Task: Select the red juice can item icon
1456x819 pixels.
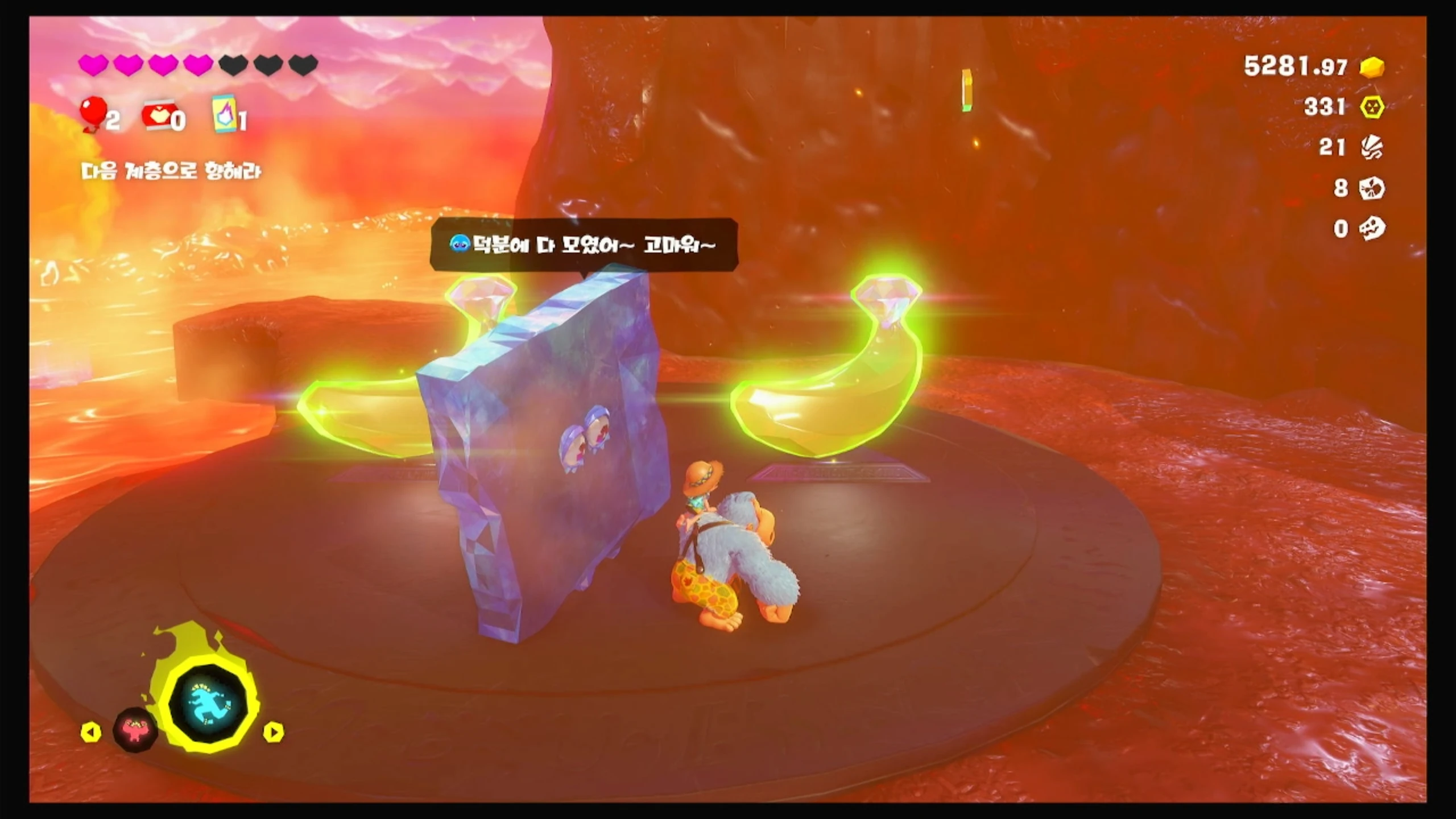Action: tap(156, 116)
